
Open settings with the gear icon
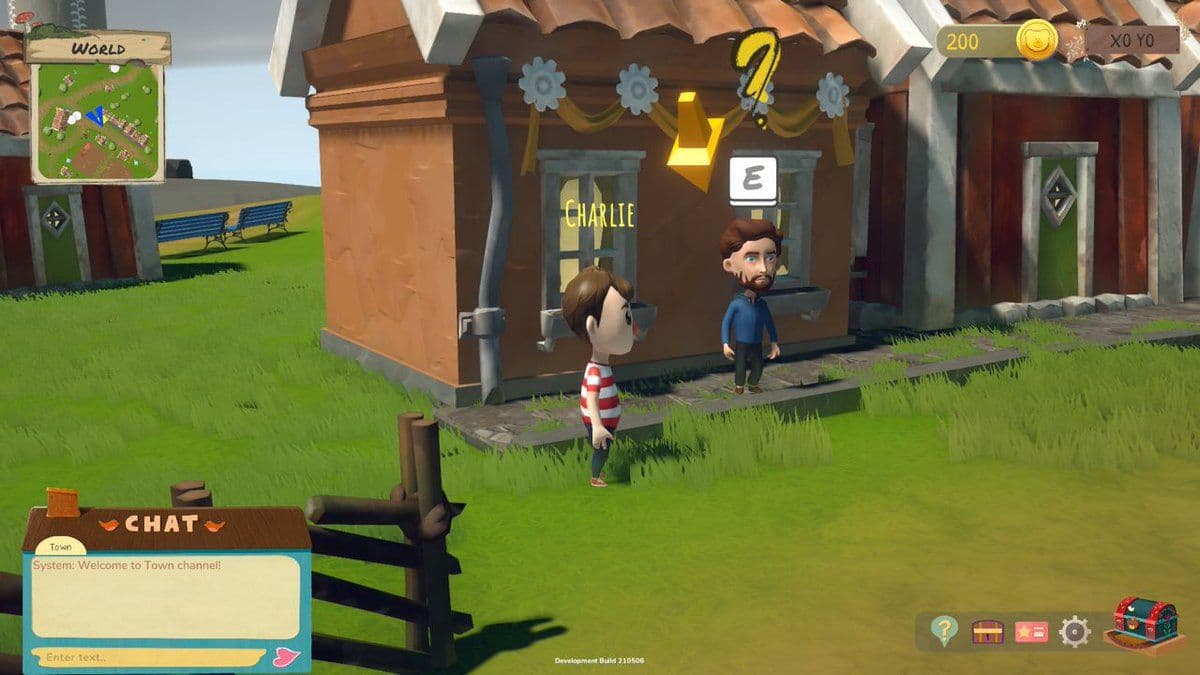point(1075,632)
